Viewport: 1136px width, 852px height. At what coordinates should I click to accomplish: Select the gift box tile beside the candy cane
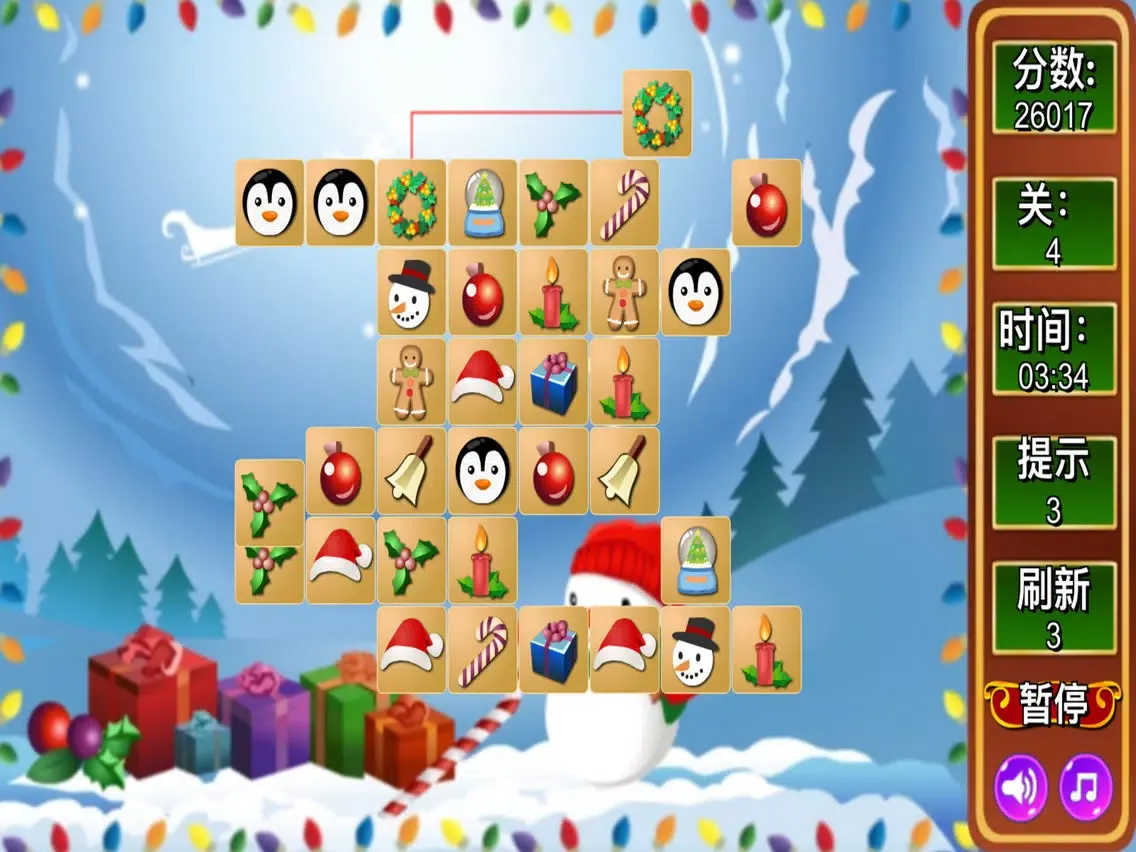click(553, 650)
